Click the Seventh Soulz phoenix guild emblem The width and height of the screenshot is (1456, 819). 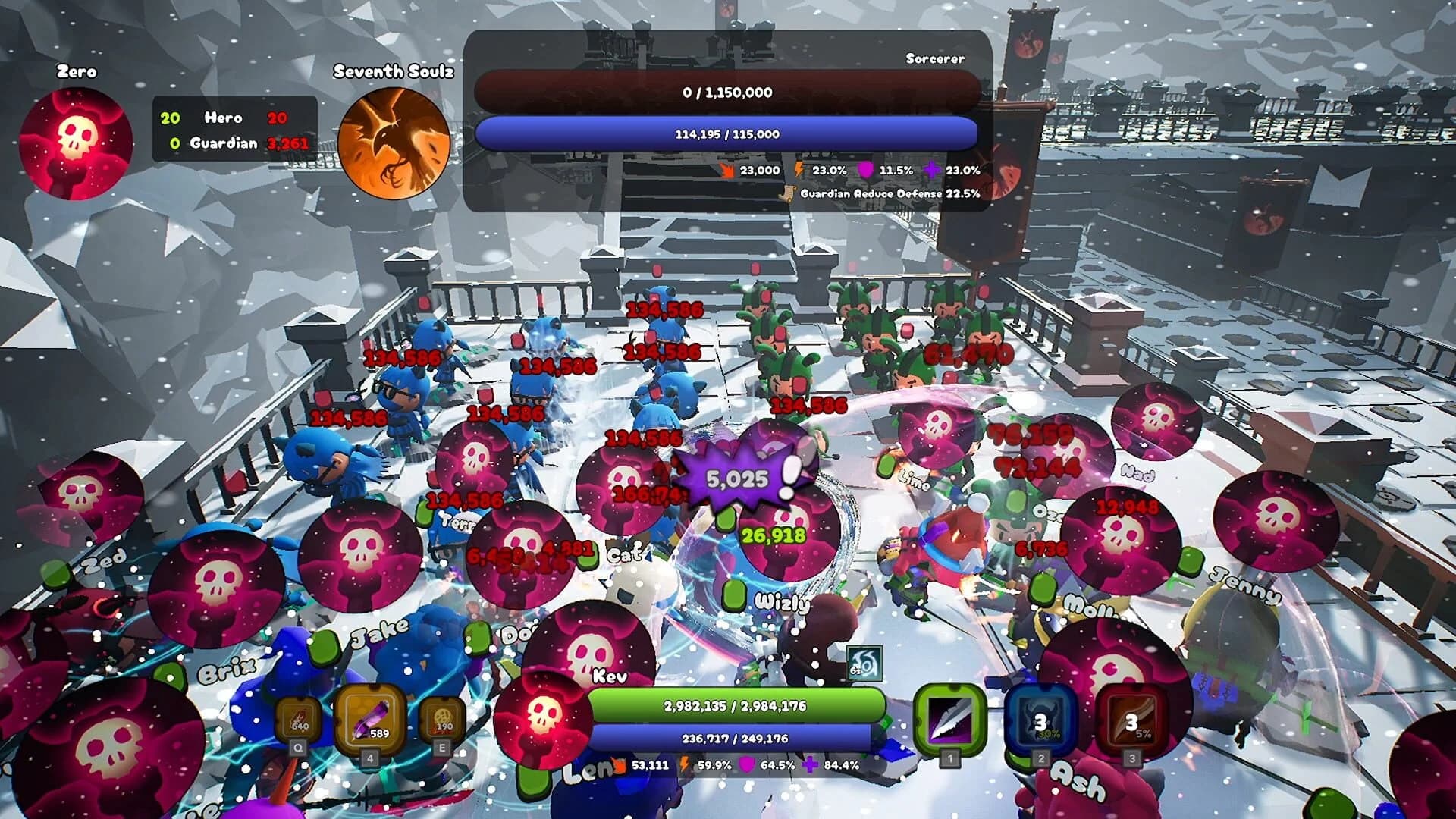(x=394, y=140)
